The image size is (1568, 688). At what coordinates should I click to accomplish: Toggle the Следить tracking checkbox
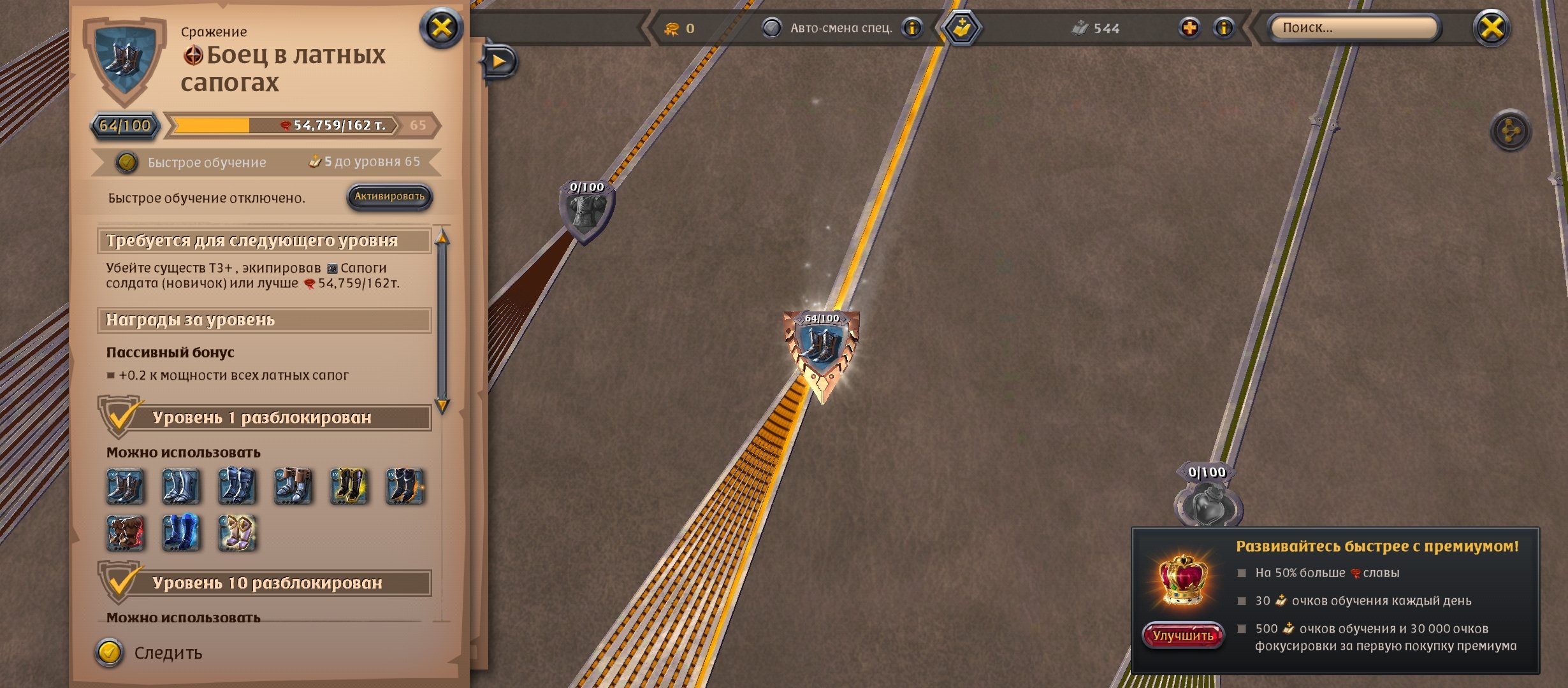pos(110,652)
